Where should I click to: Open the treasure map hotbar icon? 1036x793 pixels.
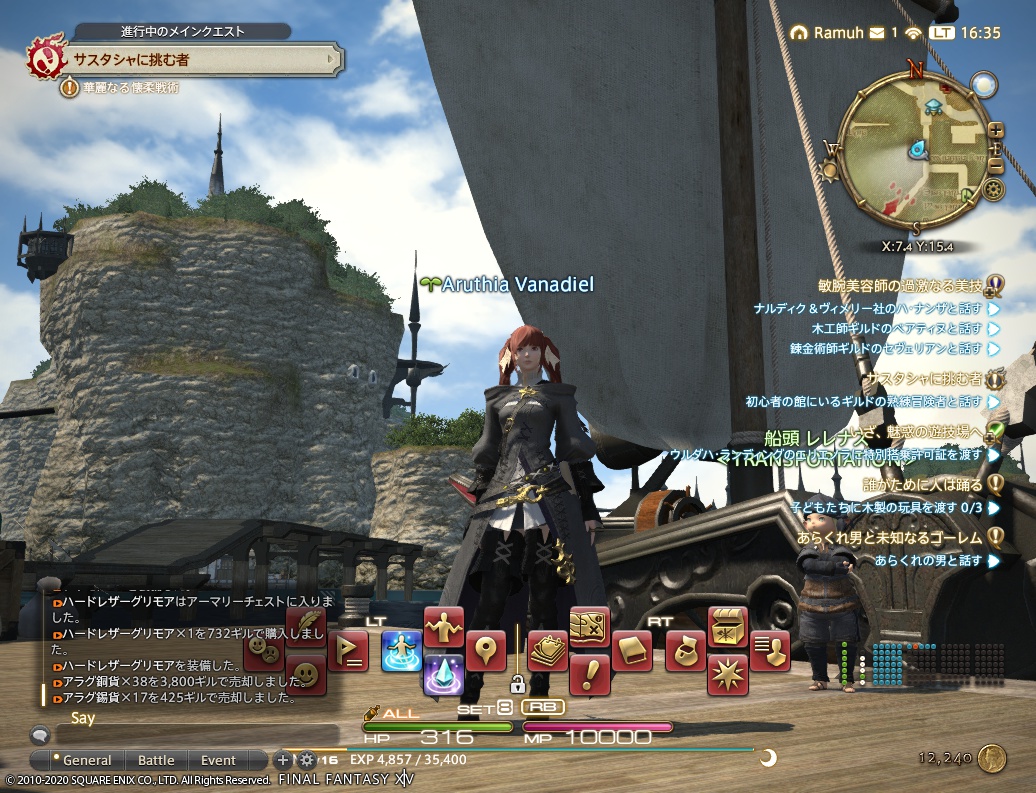[590, 627]
